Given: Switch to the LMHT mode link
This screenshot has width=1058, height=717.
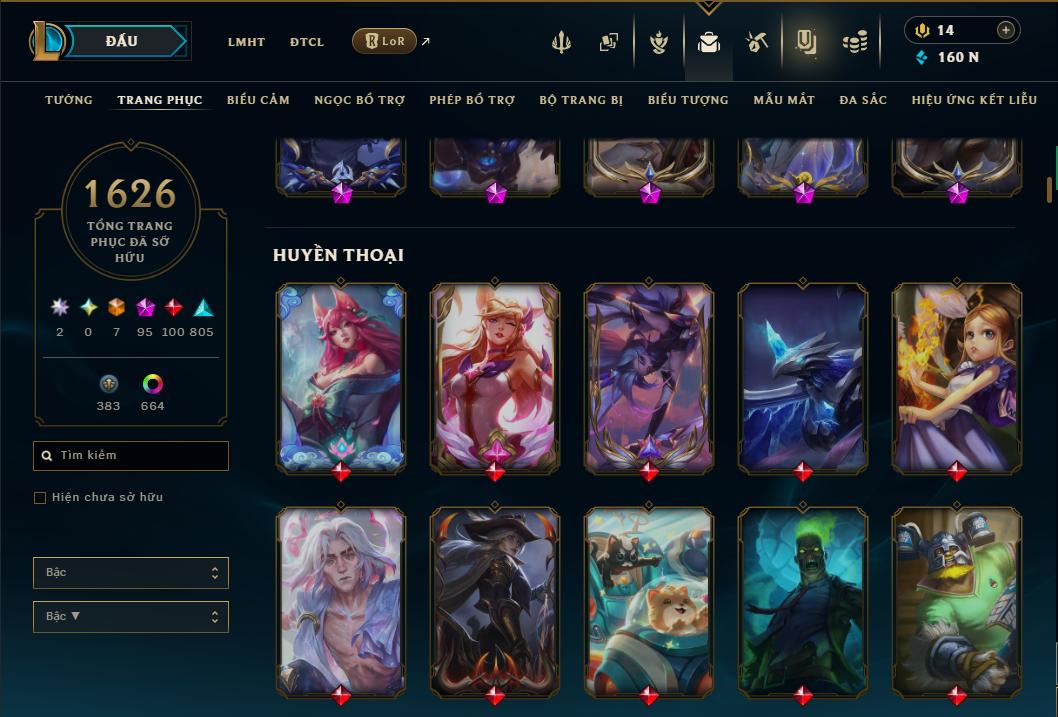Looking at the screenshot, I should tap(246, 42).
